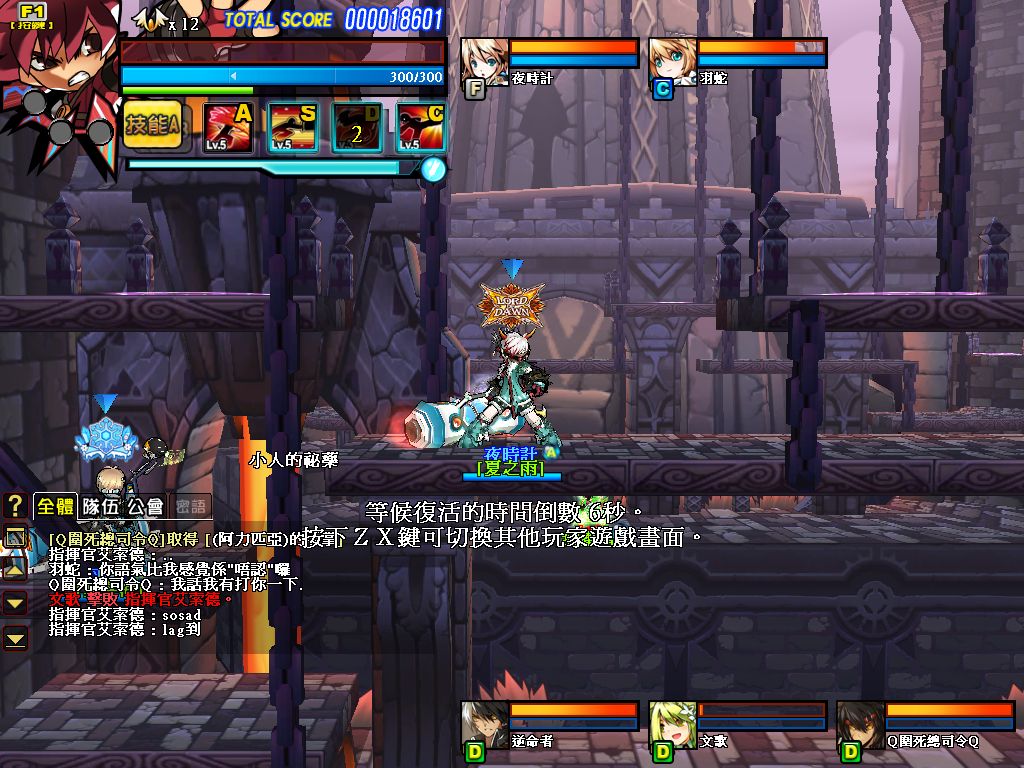The image size is (1024, 768).
Task: Select the 公會 chat tab
Action: coord(146,506)
